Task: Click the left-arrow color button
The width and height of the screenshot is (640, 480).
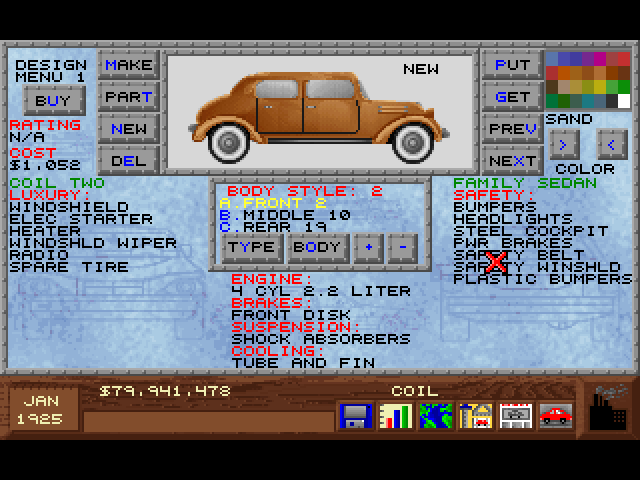Action: pos(611,144)
